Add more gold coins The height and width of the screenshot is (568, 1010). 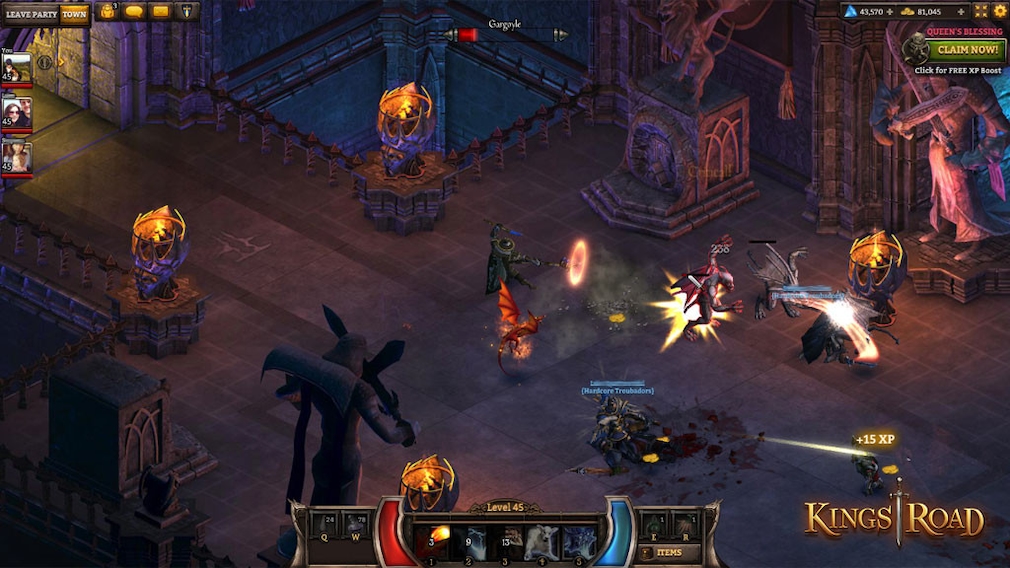click(960, 12)
